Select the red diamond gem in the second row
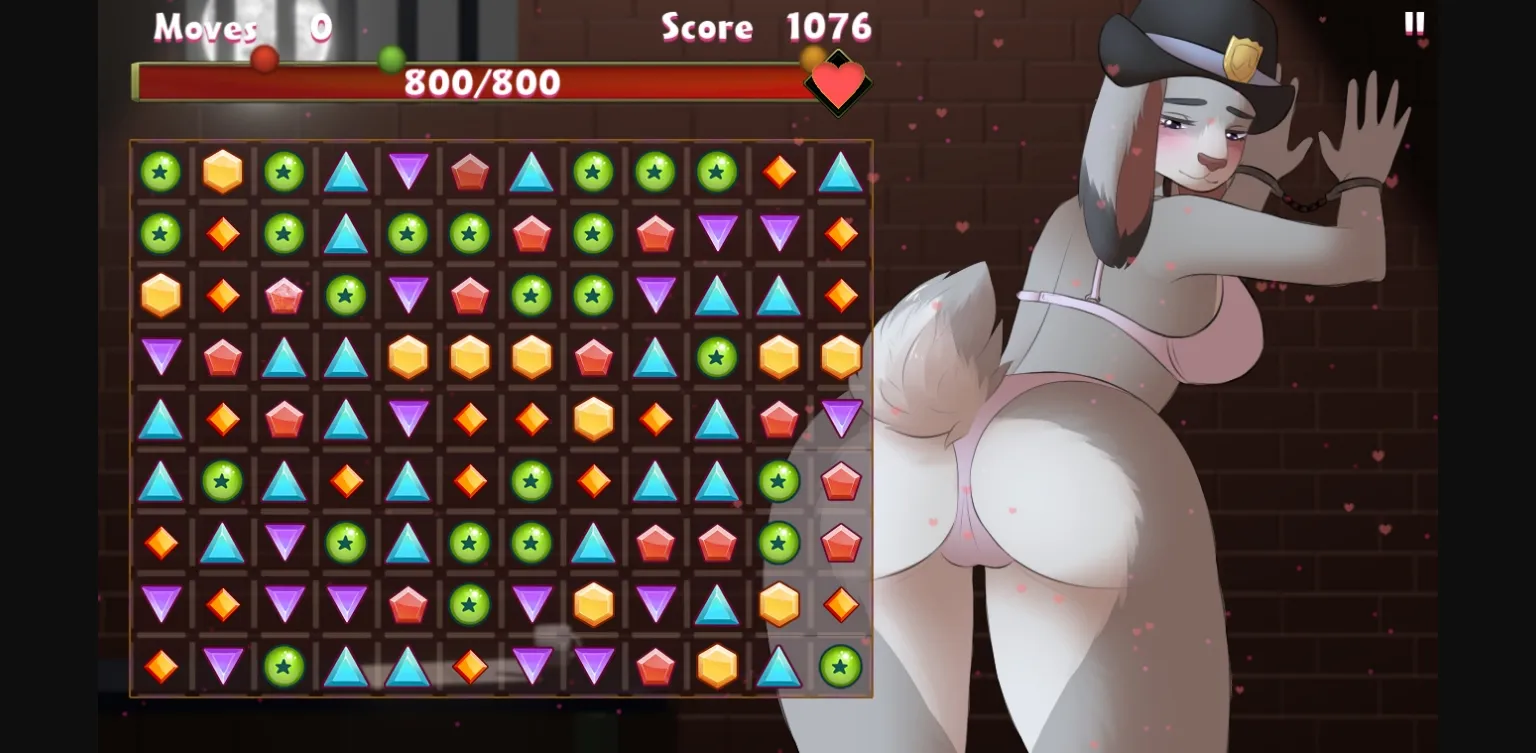The height and width of the screenshot is (753, 1536). [222, 233]
